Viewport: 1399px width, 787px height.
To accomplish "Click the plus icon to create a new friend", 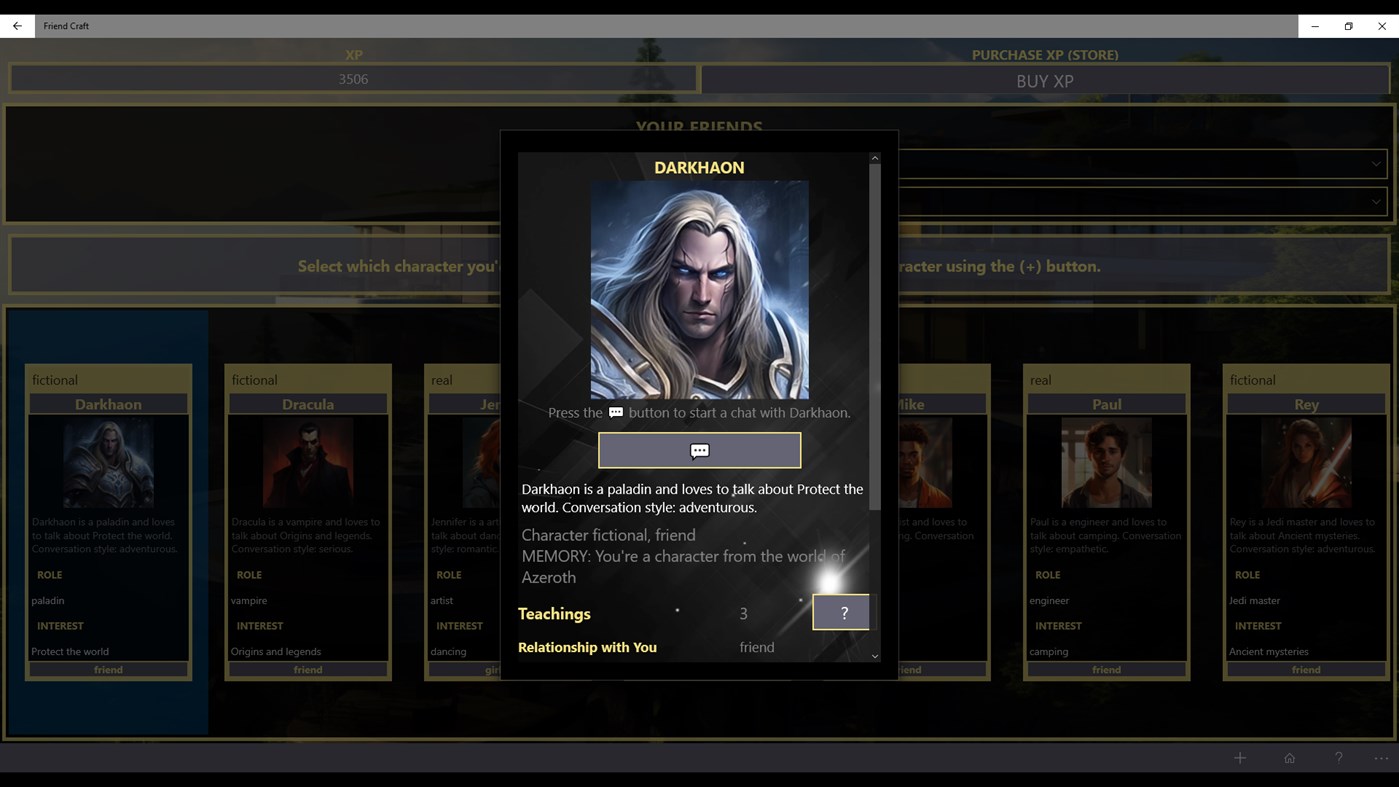I will click(x=1239, y=757).
